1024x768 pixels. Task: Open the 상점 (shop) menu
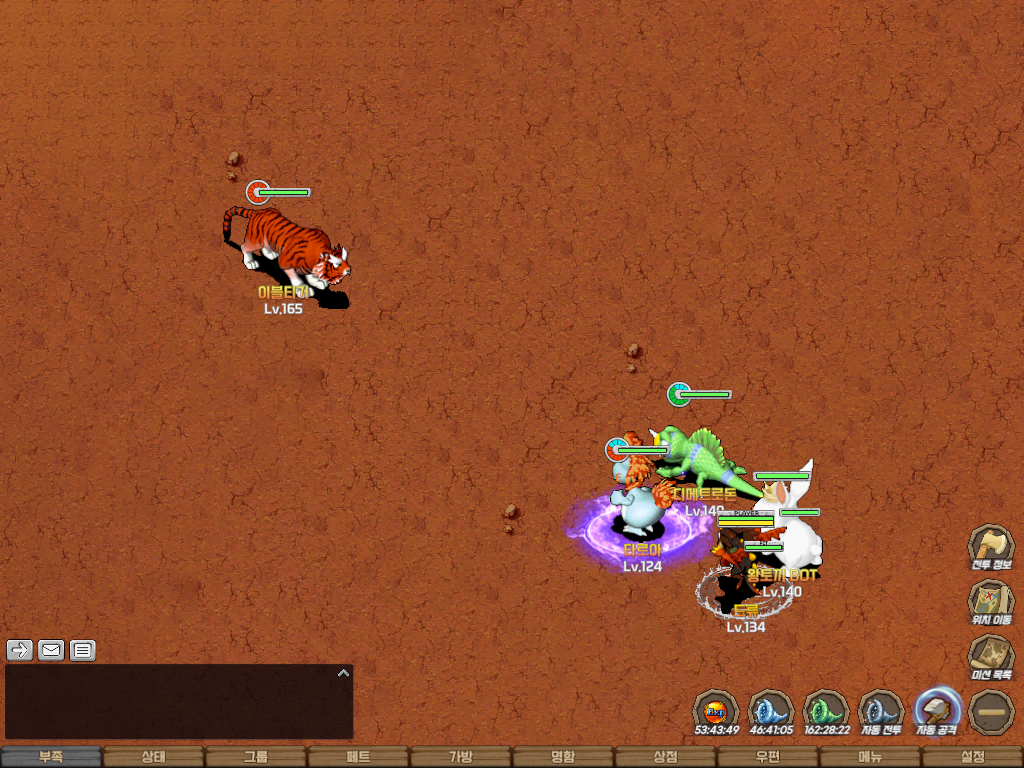pos(665,757)
